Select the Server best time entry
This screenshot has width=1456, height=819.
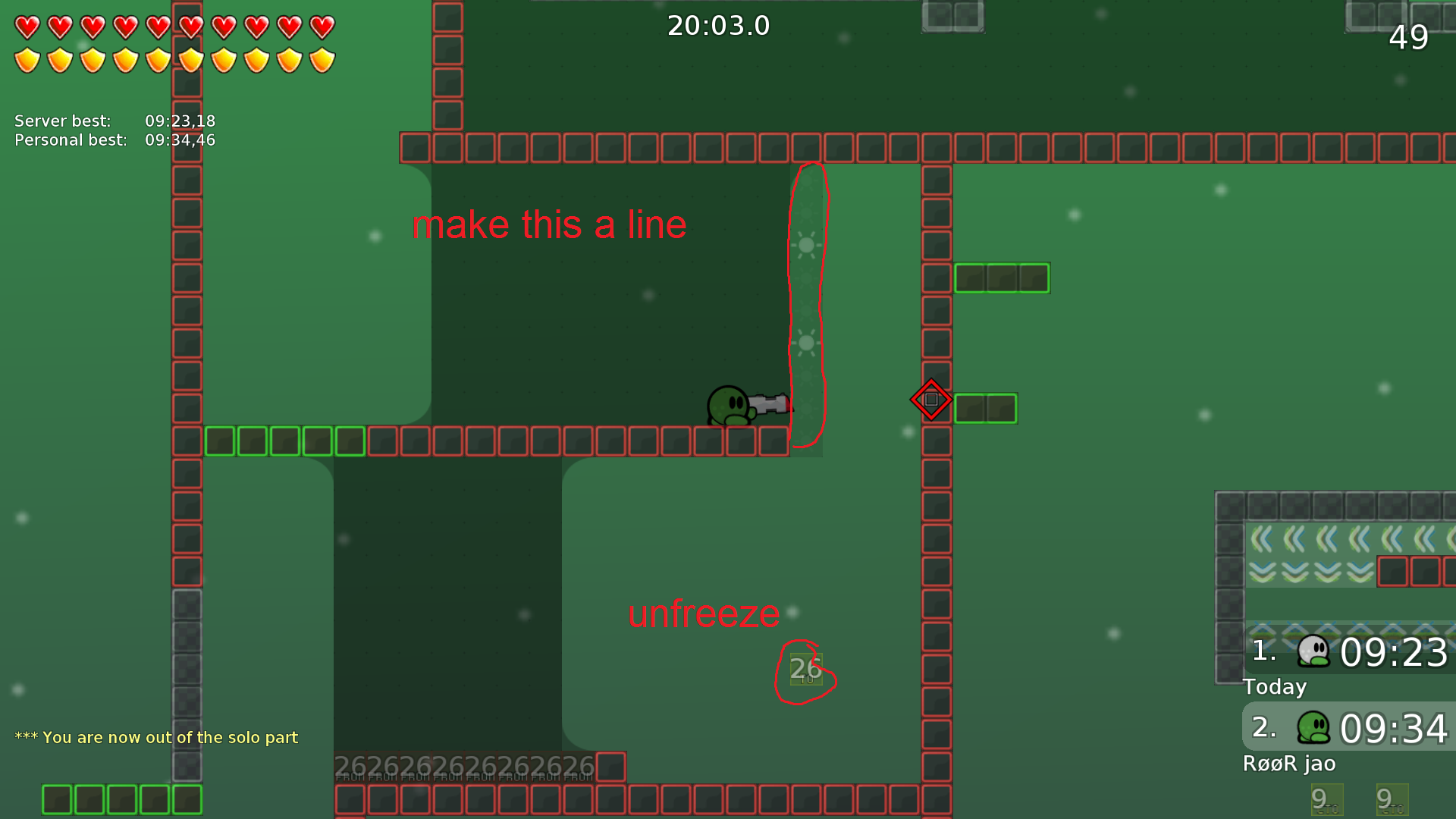point(114,121)
